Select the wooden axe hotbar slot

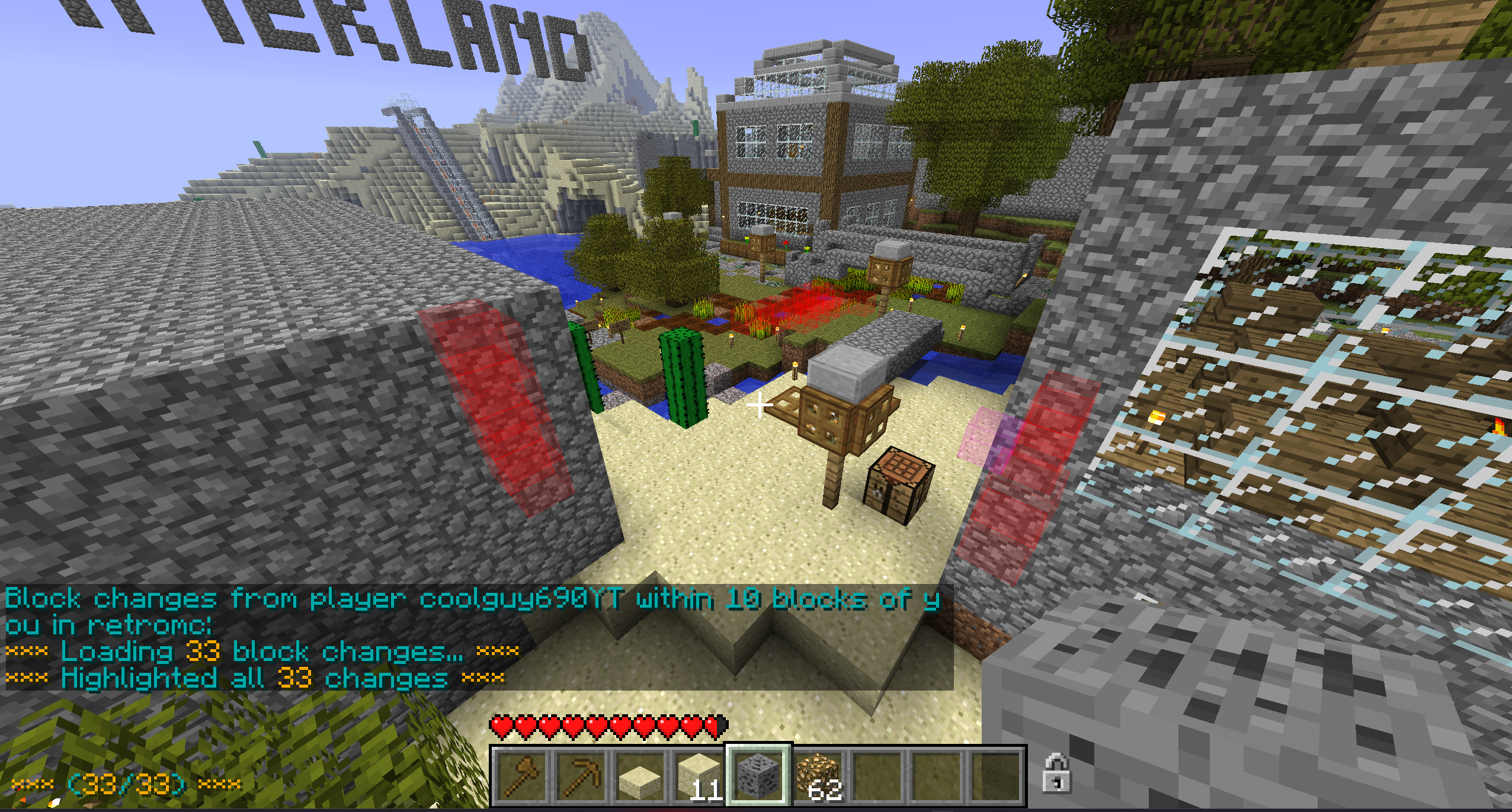tap(521, 775)
